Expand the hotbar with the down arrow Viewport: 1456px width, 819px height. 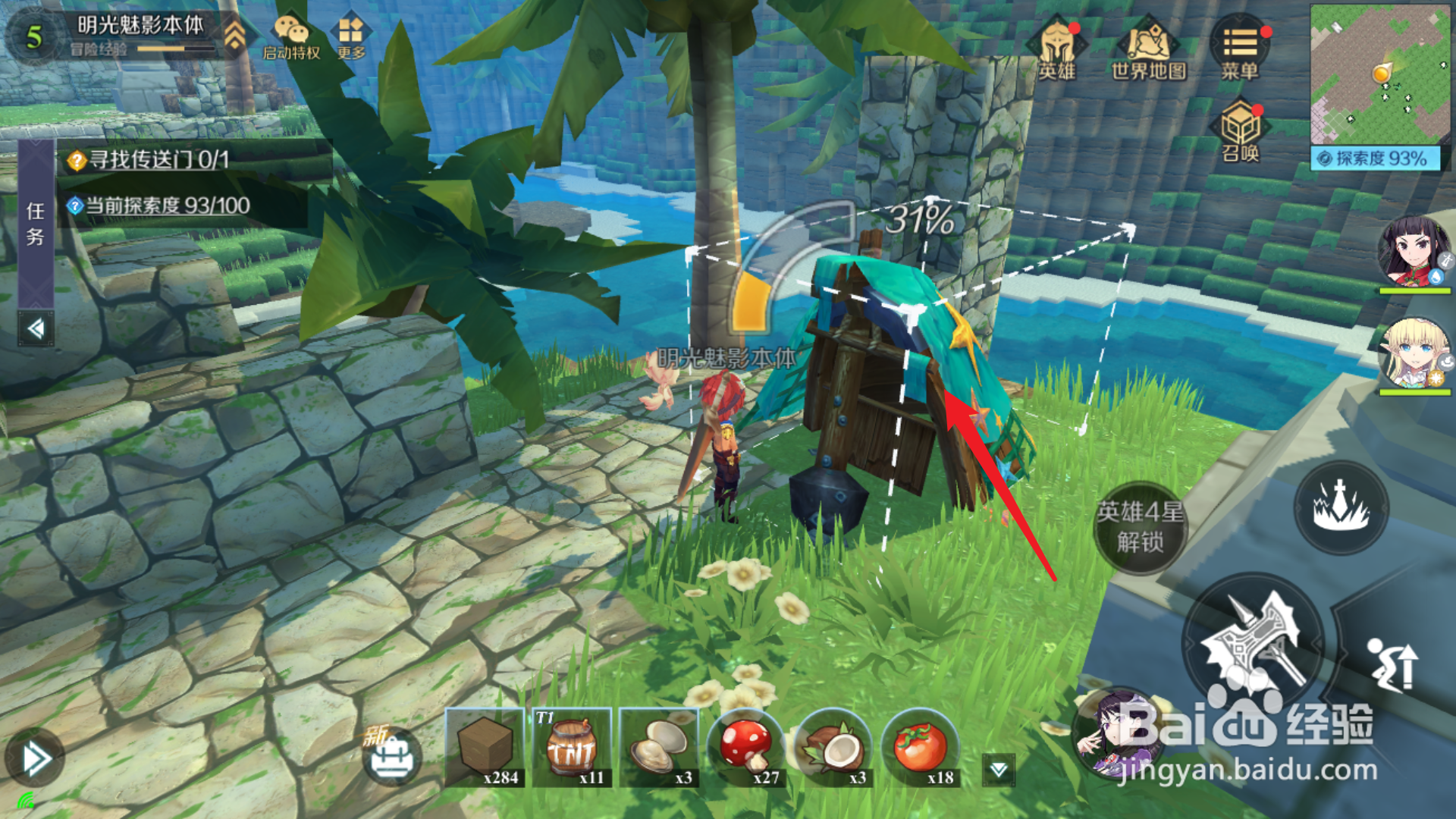pos(999,770)
